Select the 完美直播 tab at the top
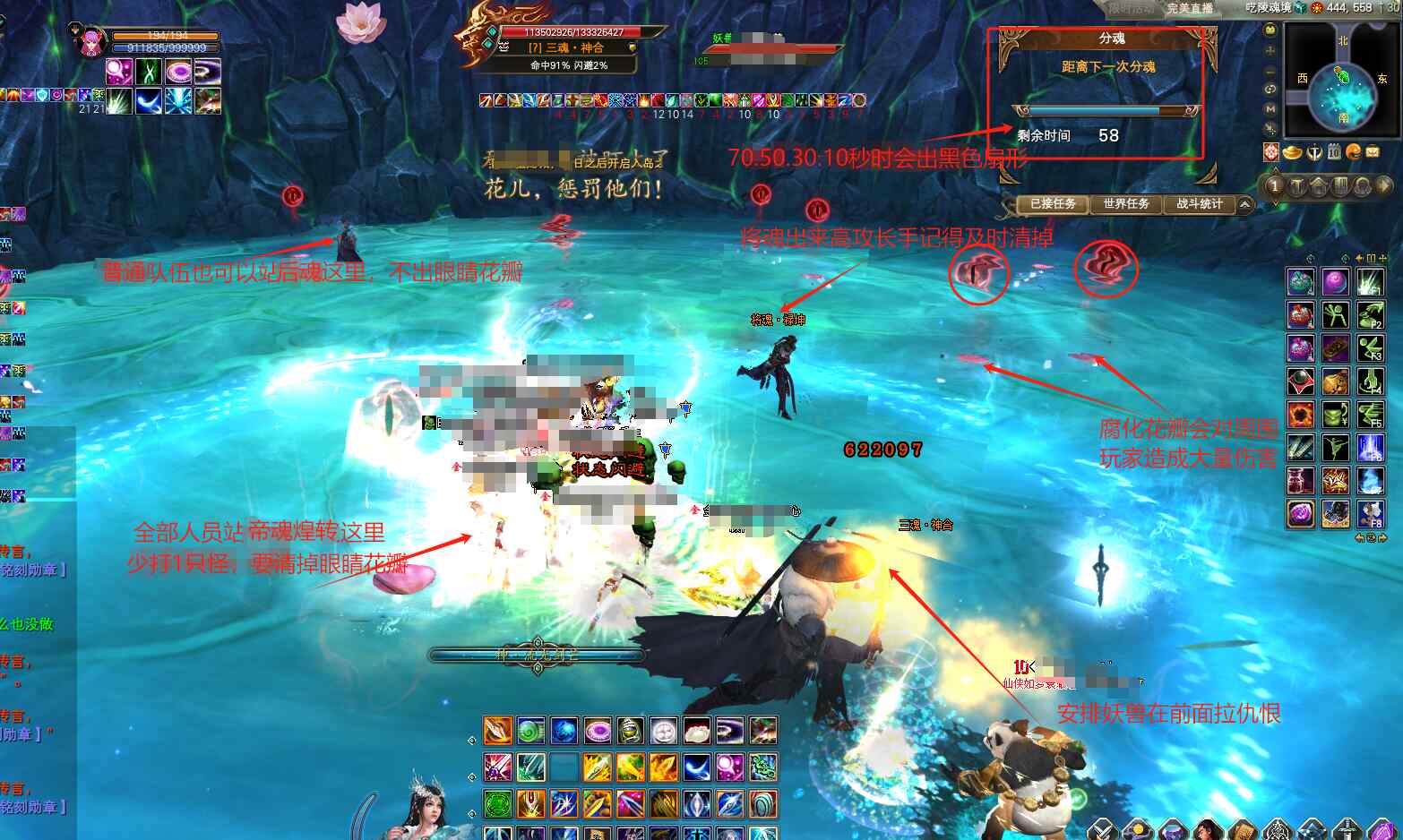The width and height of the screenshot is (1403, 840). coord(1189,8)
